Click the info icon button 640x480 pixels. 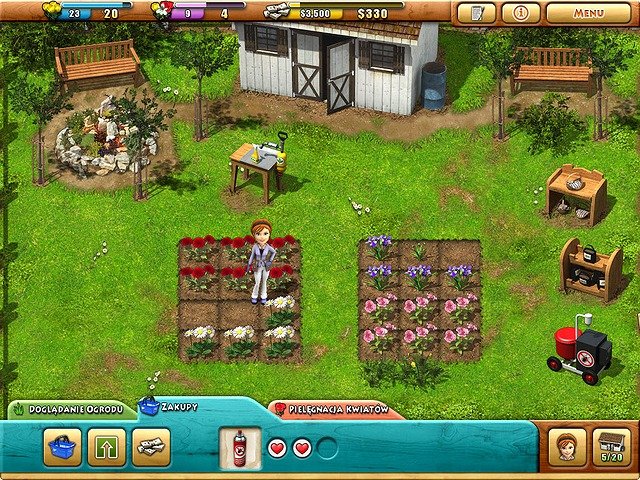tap(520, 14)
